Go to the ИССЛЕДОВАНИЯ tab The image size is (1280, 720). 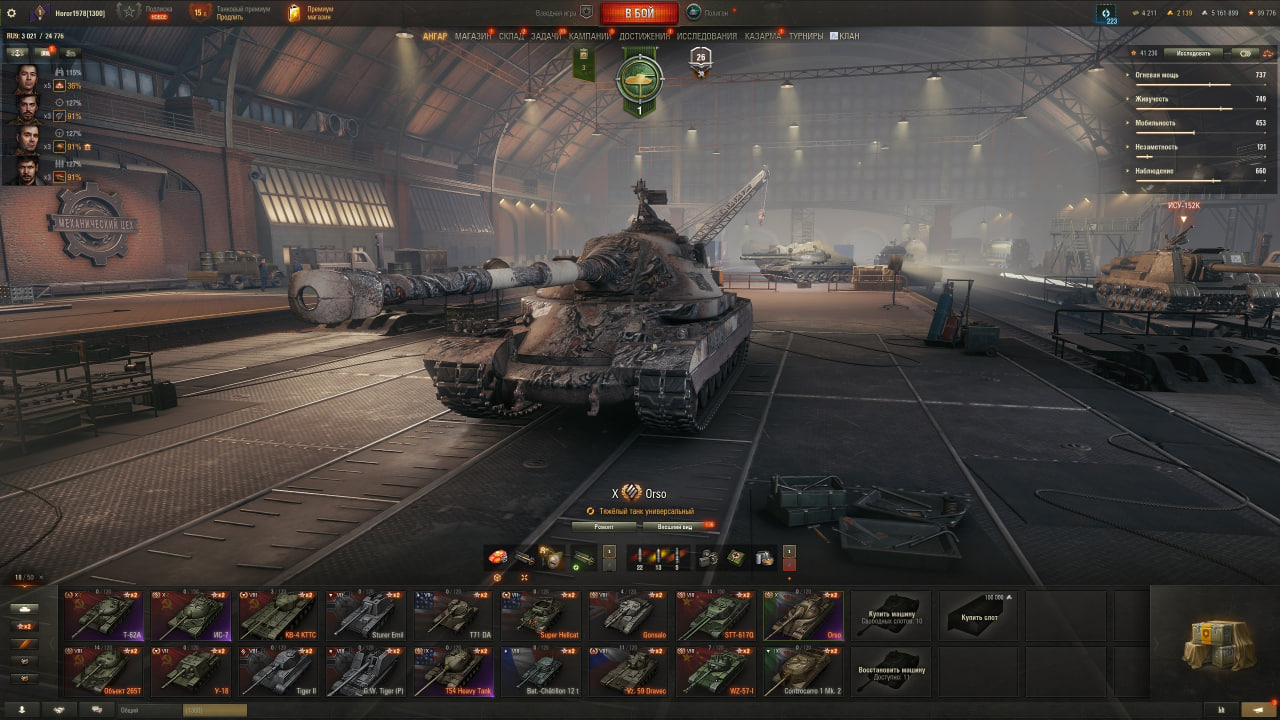click(x=707, y=36)
